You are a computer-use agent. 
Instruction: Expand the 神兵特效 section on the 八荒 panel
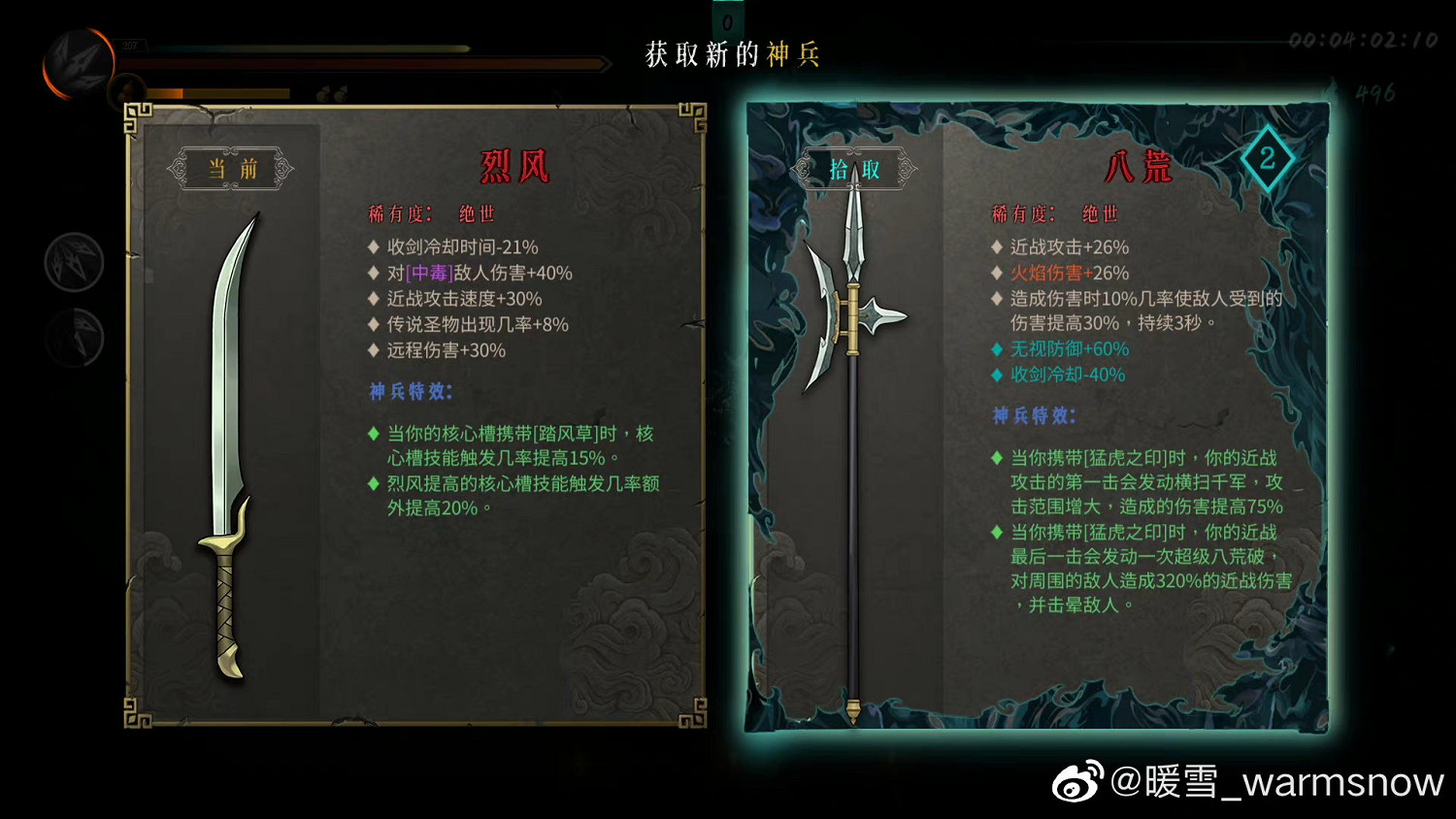pos(1031,415)
